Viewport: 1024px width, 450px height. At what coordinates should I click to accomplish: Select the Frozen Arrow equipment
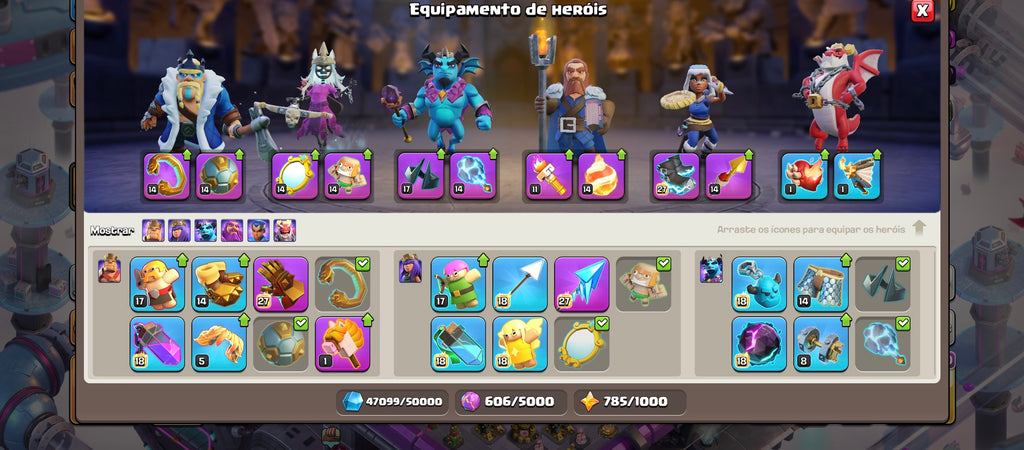(x=581, y=284)
